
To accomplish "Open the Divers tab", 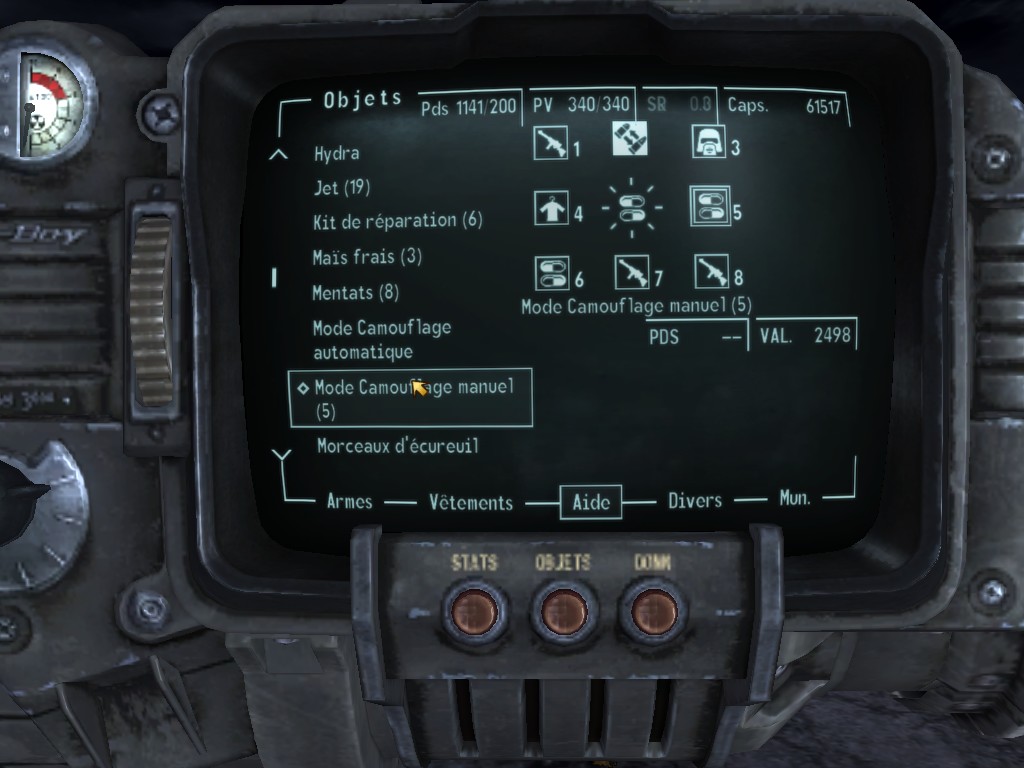I will coord(695,501).
